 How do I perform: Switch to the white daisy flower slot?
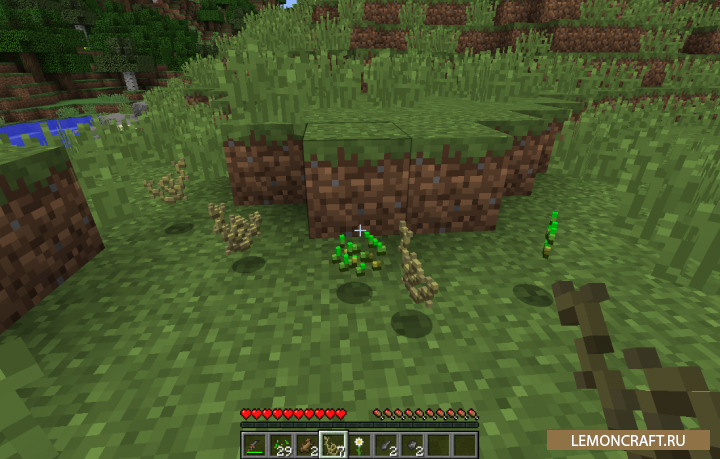tap(360, 444)
